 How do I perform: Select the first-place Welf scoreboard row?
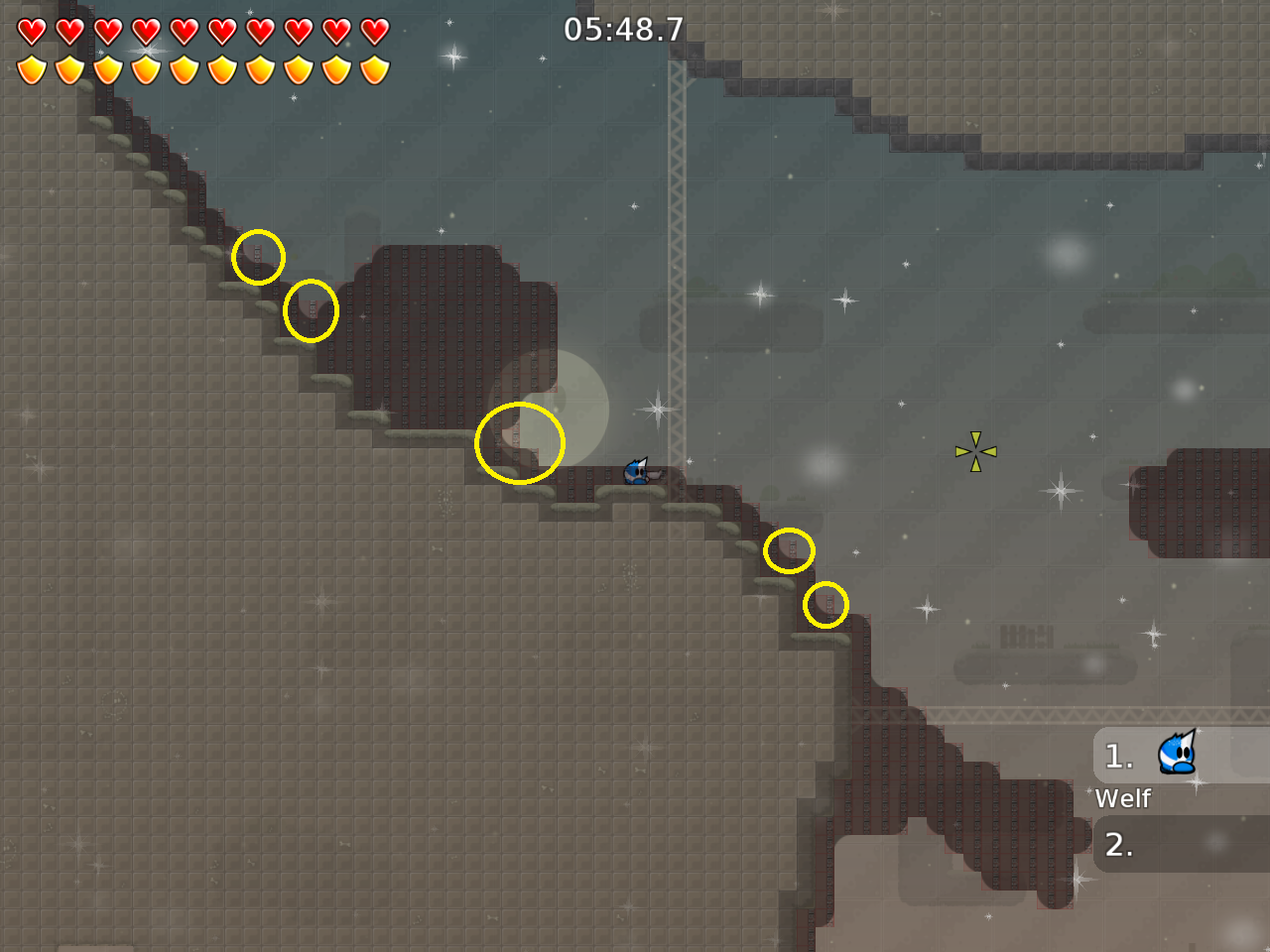click(x=1181, y=757)
